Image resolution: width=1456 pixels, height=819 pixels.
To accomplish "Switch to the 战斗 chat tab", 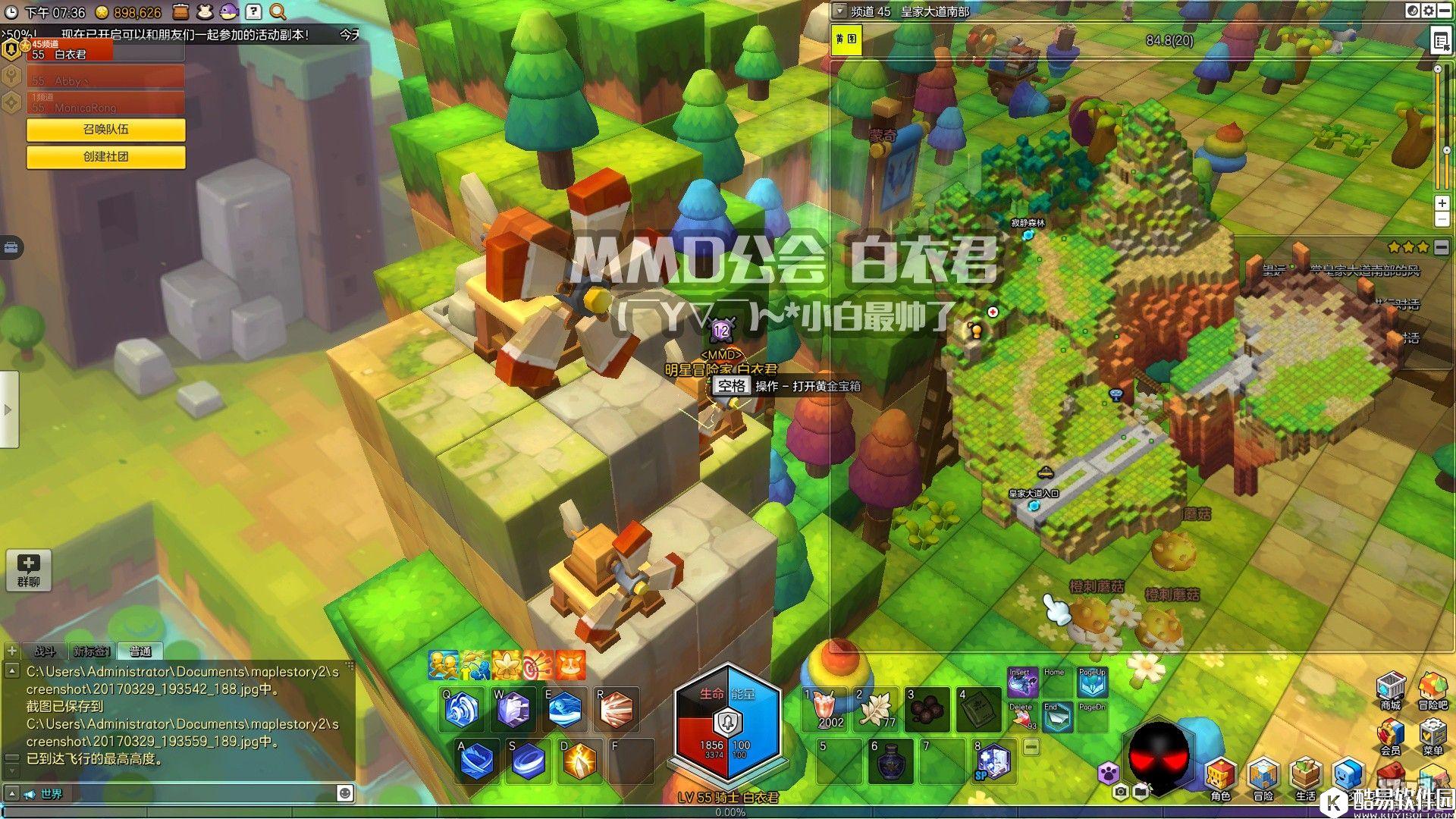I will 45,651.
